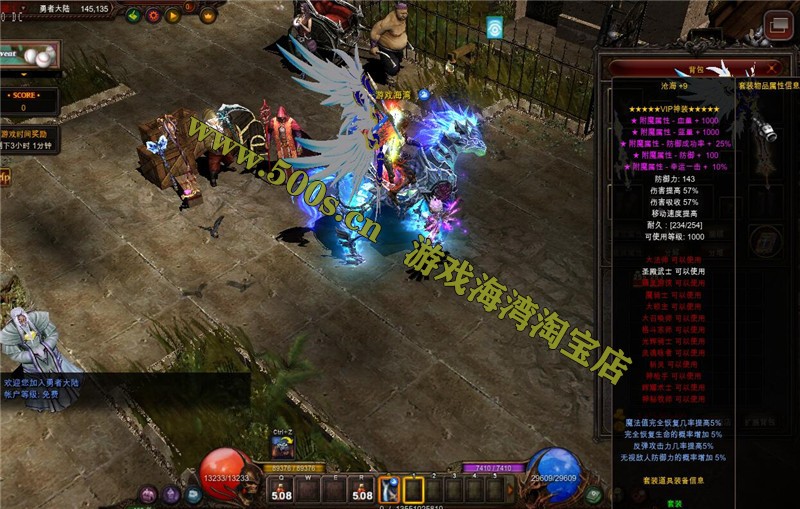The width and height of the screenshot is (800, 509).
Task: Expand the skill bar with the orange arrow
Action: (x=511, y=490)
